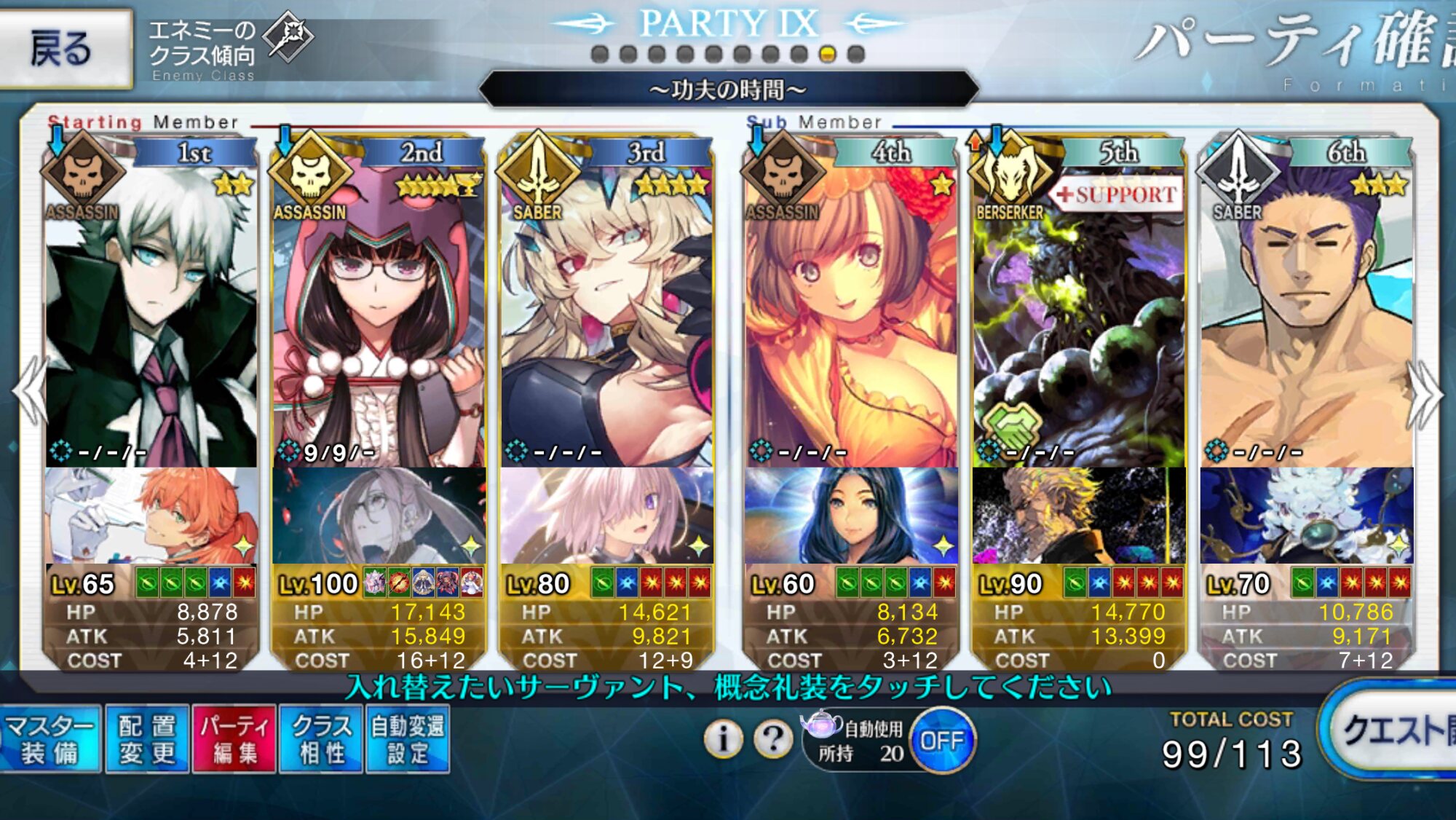This screenshot has width=1456, height=820.
Task: Select 3rd slot Lv.80 Saber servant
Action: 606,313
